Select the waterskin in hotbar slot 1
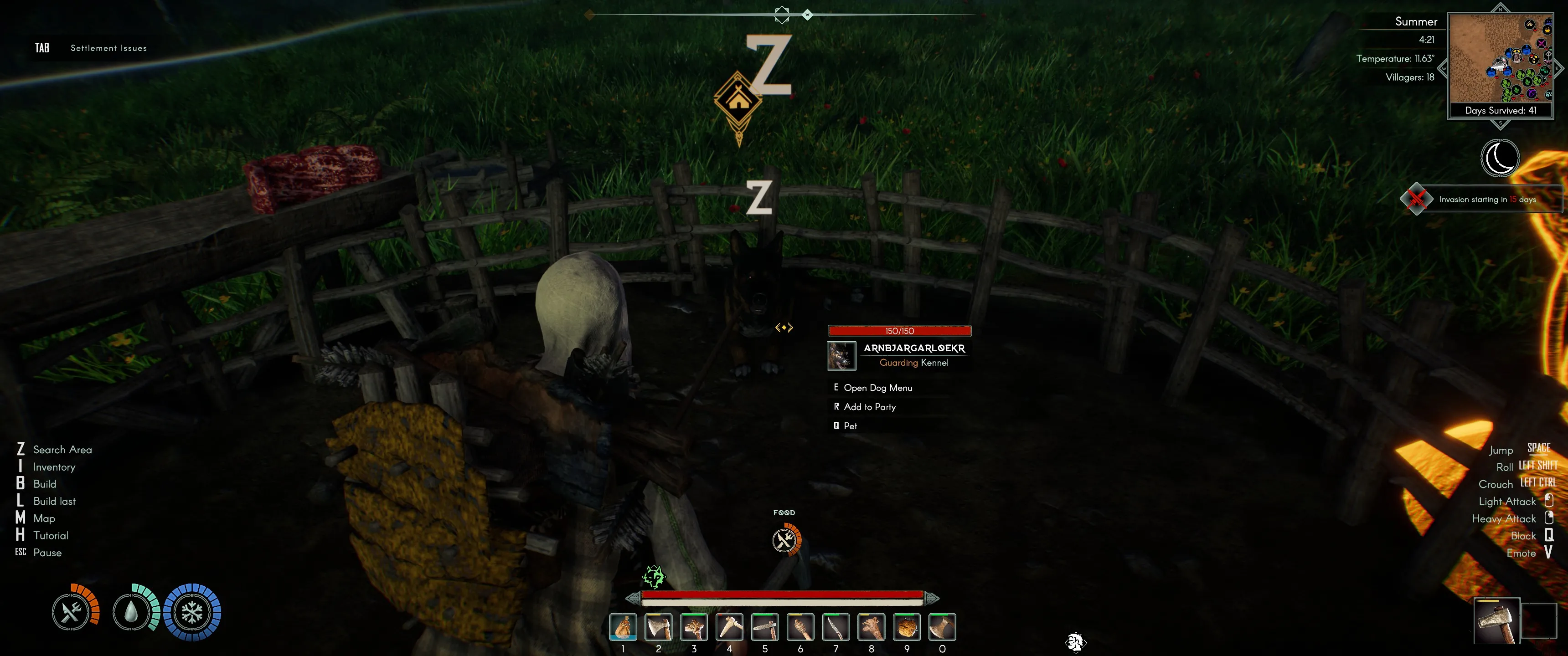The height and width of the screenshot is (656, 1568). coord(623,627)
